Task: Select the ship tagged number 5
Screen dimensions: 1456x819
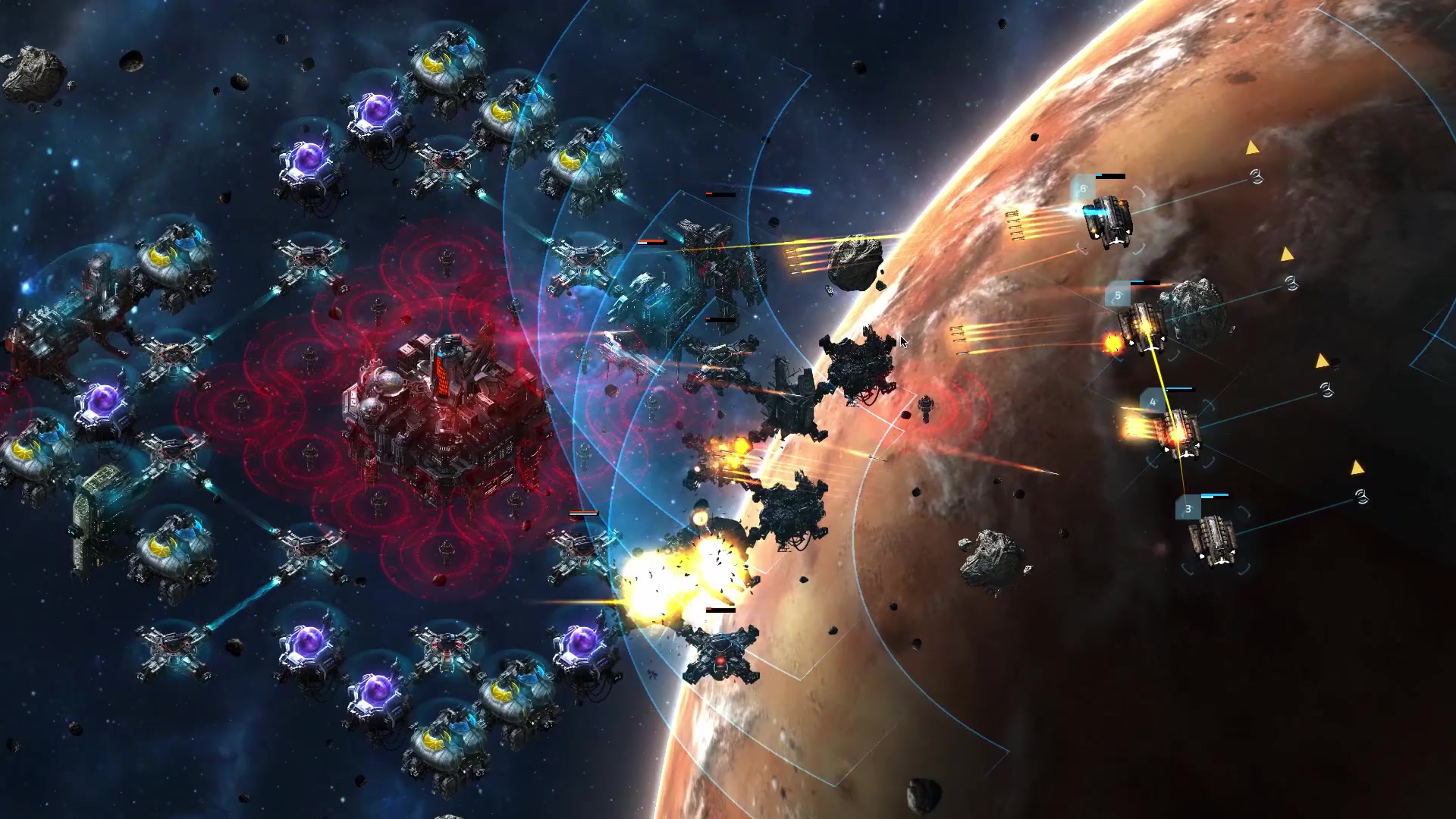Action: 1143,328
